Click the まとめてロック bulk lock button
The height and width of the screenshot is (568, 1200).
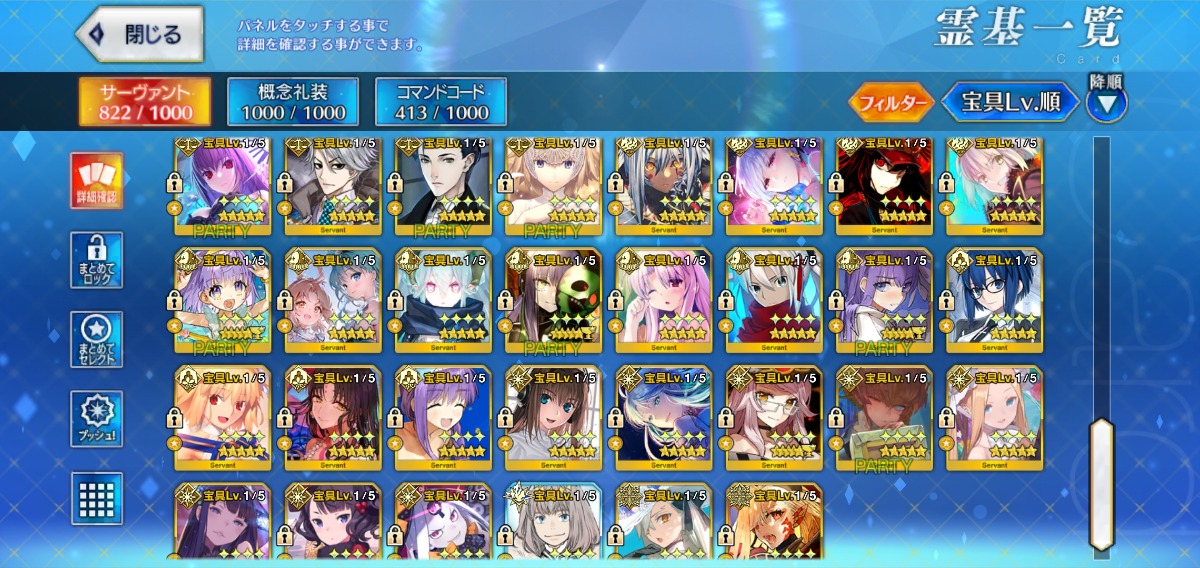tap(97, 261)
